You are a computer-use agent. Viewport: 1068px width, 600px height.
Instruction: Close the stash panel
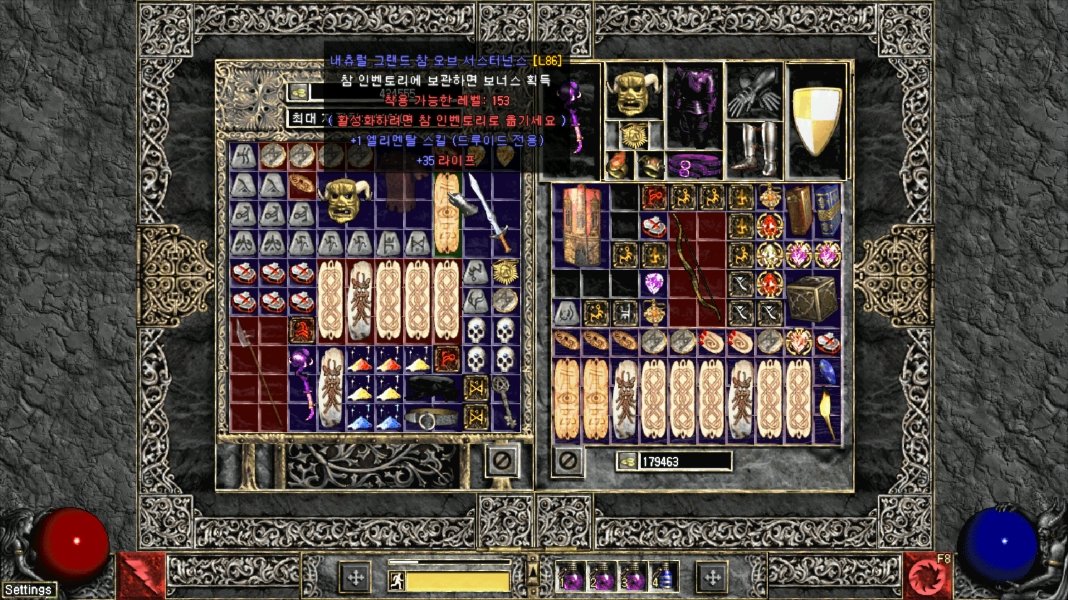click(502, 460)
